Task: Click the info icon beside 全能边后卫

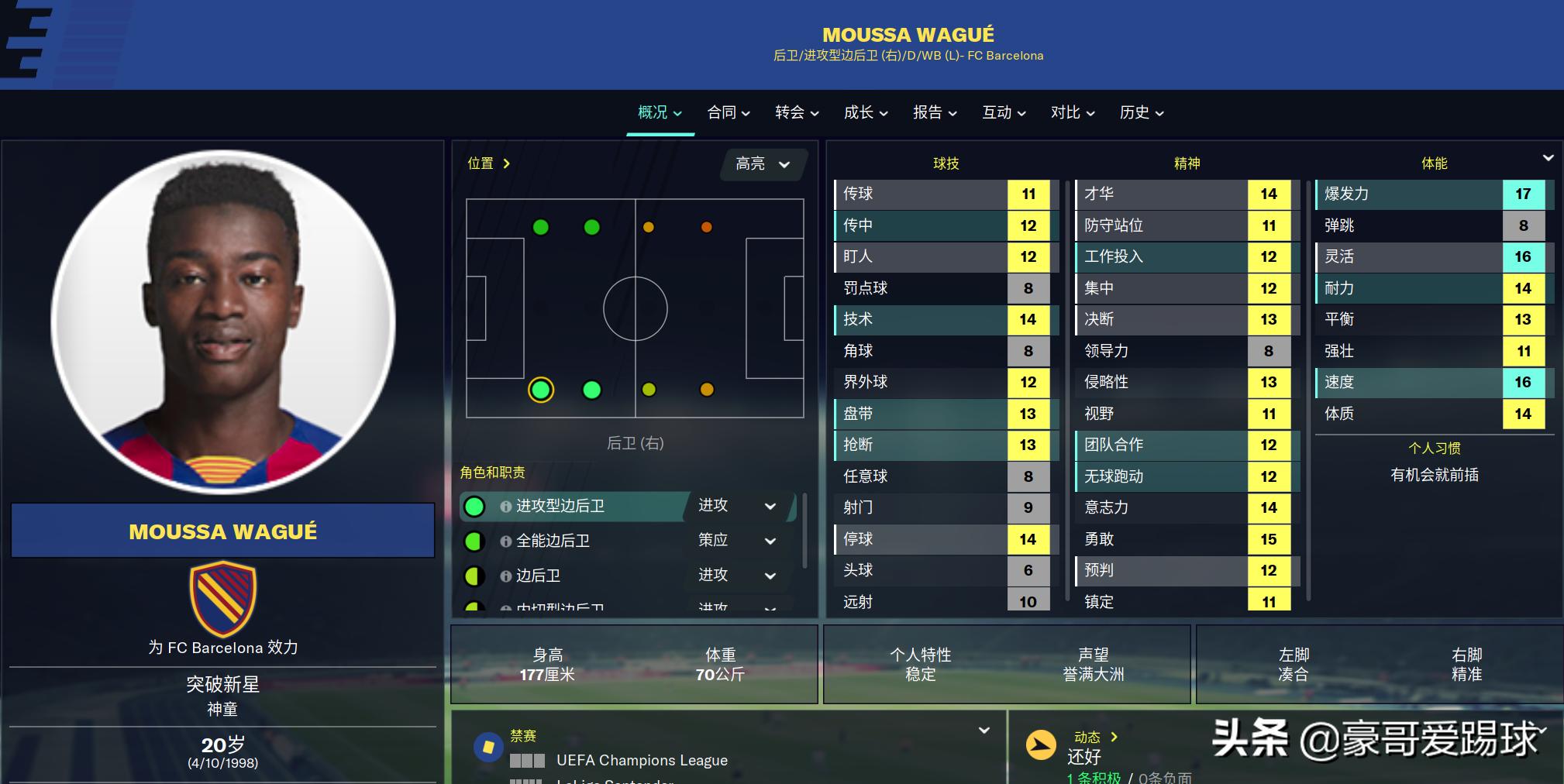Action: pyautogui.click(x=508, y=541)
